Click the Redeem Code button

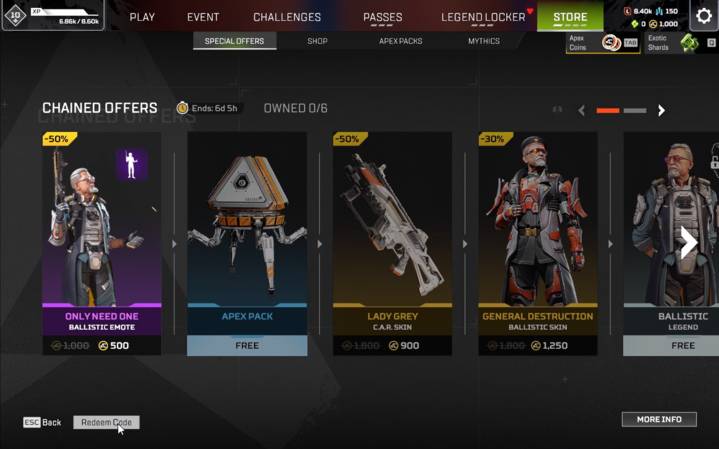106,423
